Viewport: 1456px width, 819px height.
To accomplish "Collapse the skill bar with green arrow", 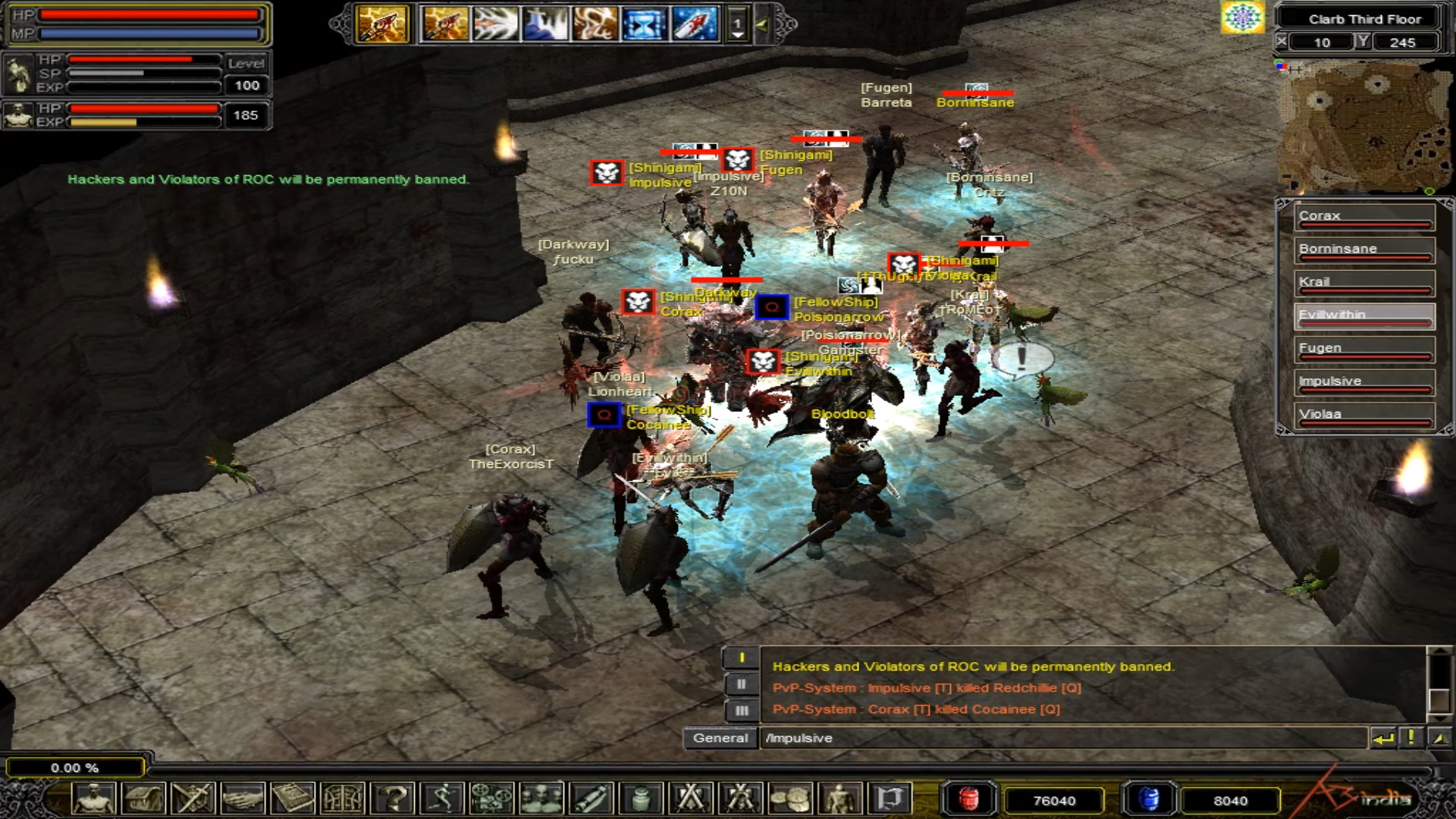I will 762,24.
